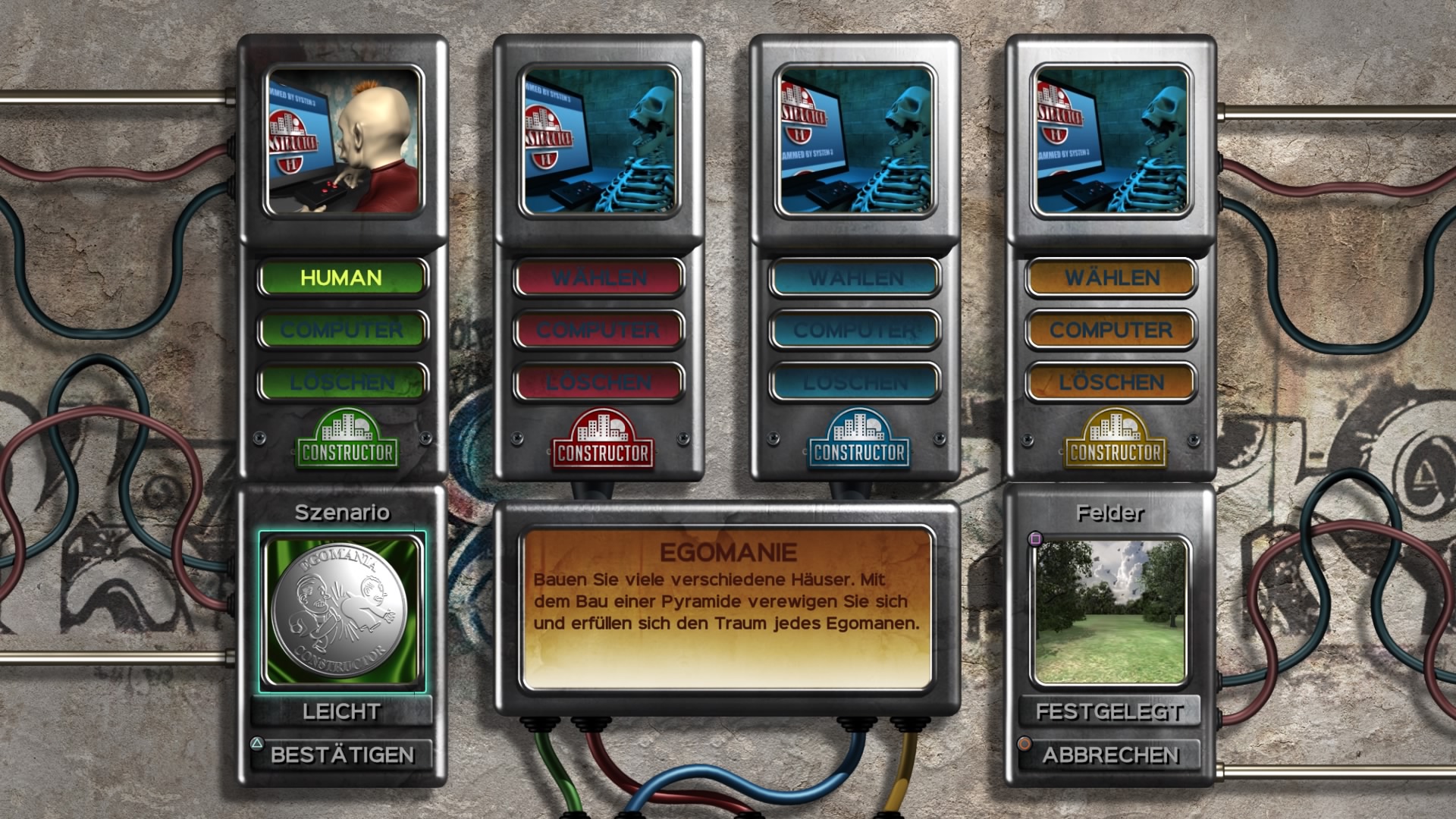This screenshot has height=819, width=1456.
Task: Choose WÄHLEN on the red player panel
Action: coord(599,278)
